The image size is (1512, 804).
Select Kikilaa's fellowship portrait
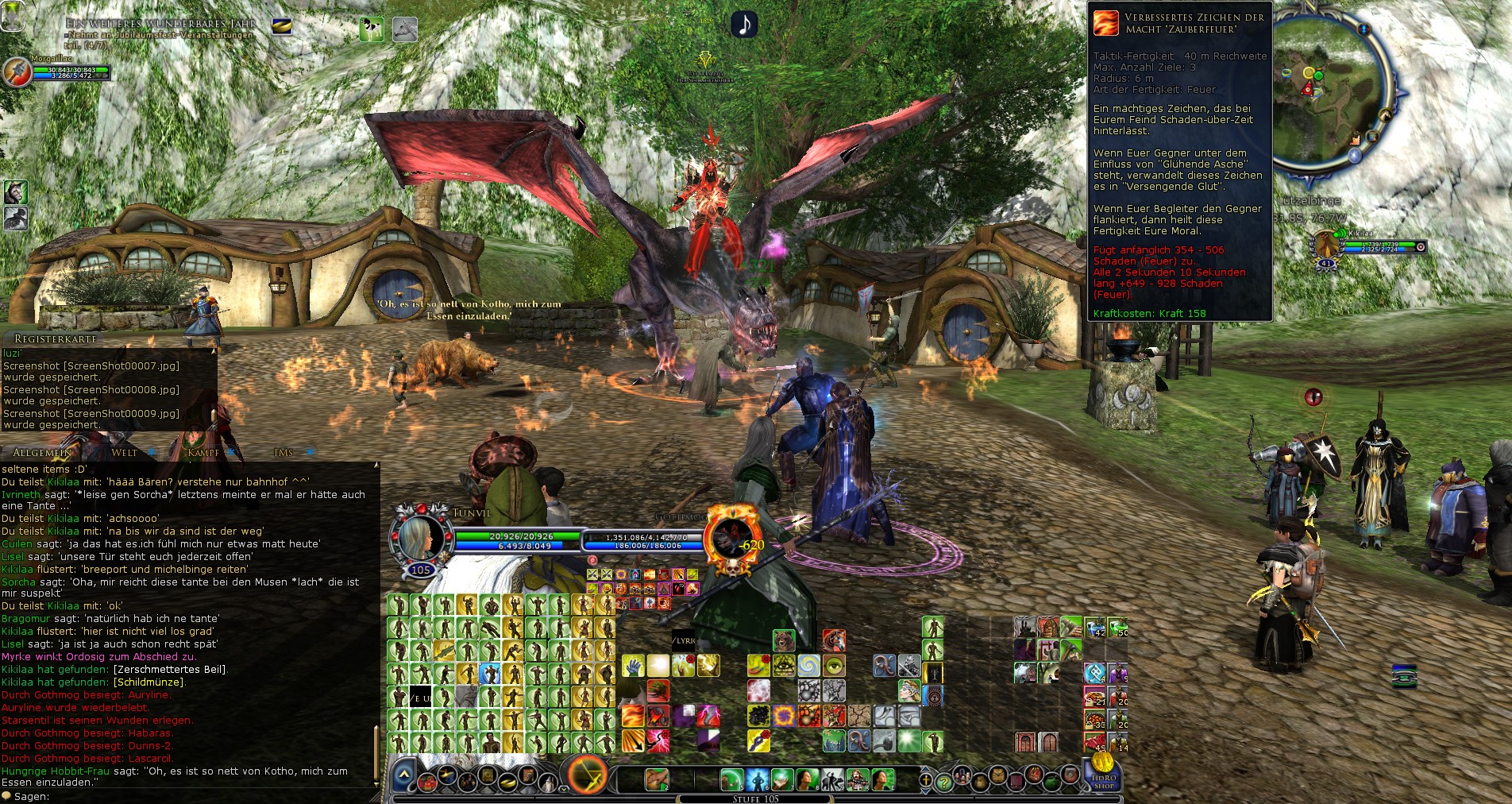1325,245
